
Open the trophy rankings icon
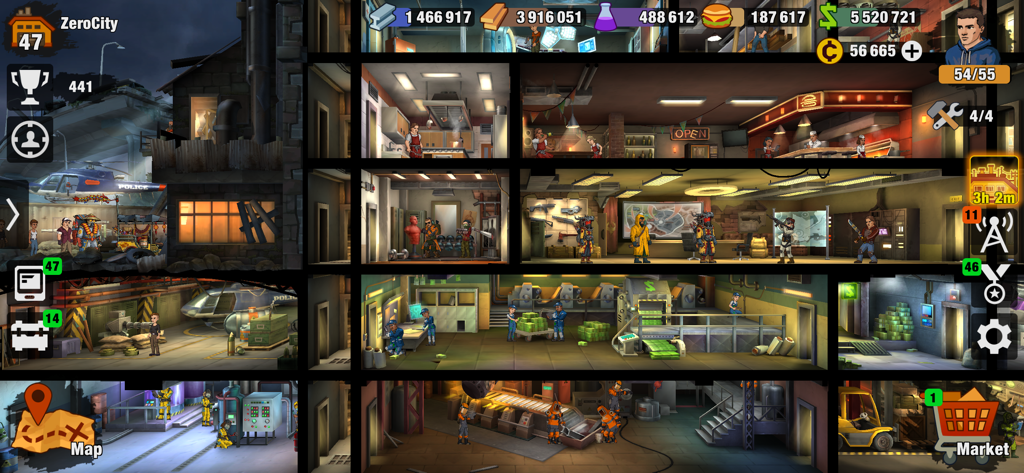(x=30, y=86)
